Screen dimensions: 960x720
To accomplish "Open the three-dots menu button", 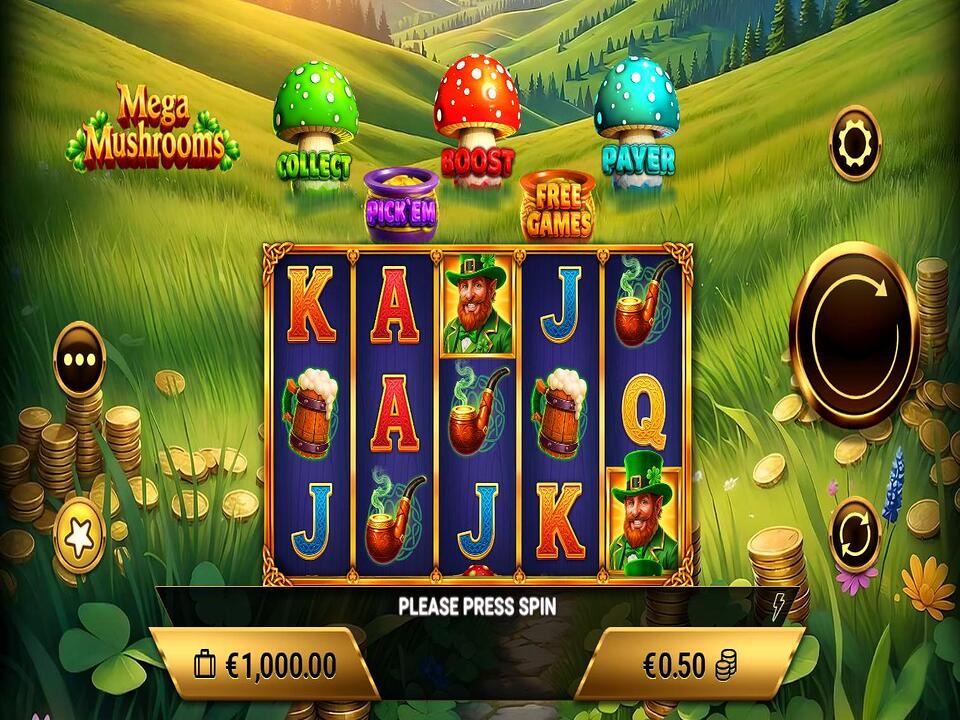I will (80, 360).
